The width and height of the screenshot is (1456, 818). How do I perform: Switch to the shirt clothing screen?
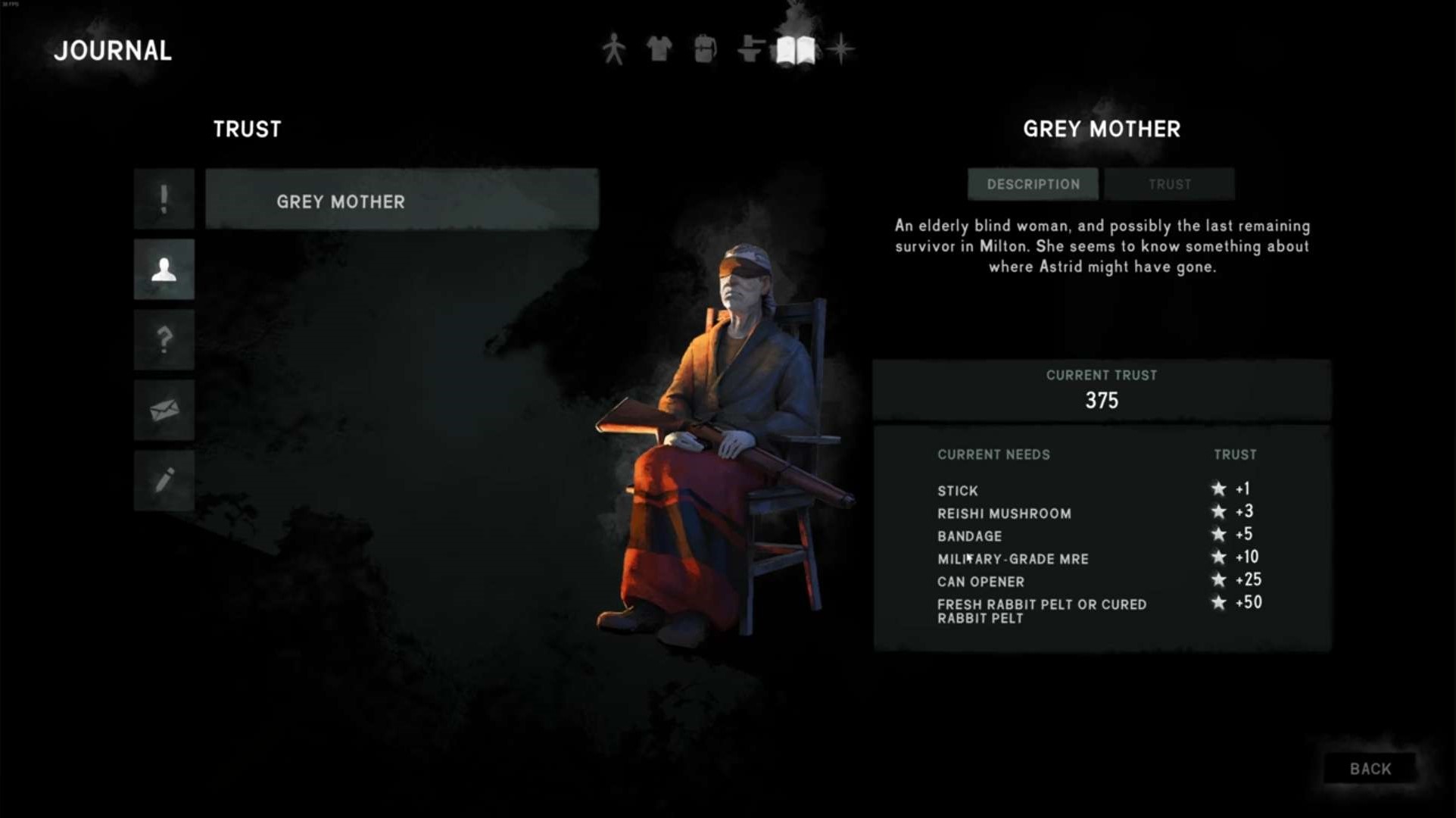[659, 49]
